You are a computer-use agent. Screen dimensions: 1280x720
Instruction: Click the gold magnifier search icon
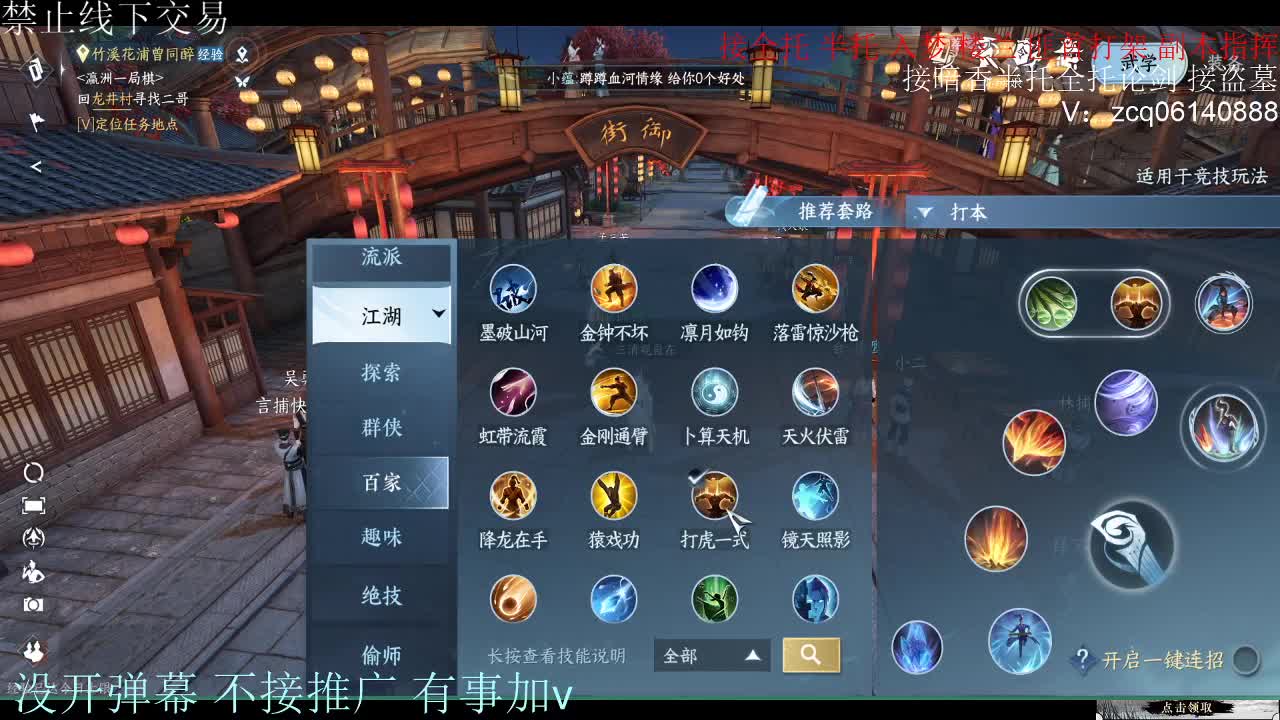810,655
